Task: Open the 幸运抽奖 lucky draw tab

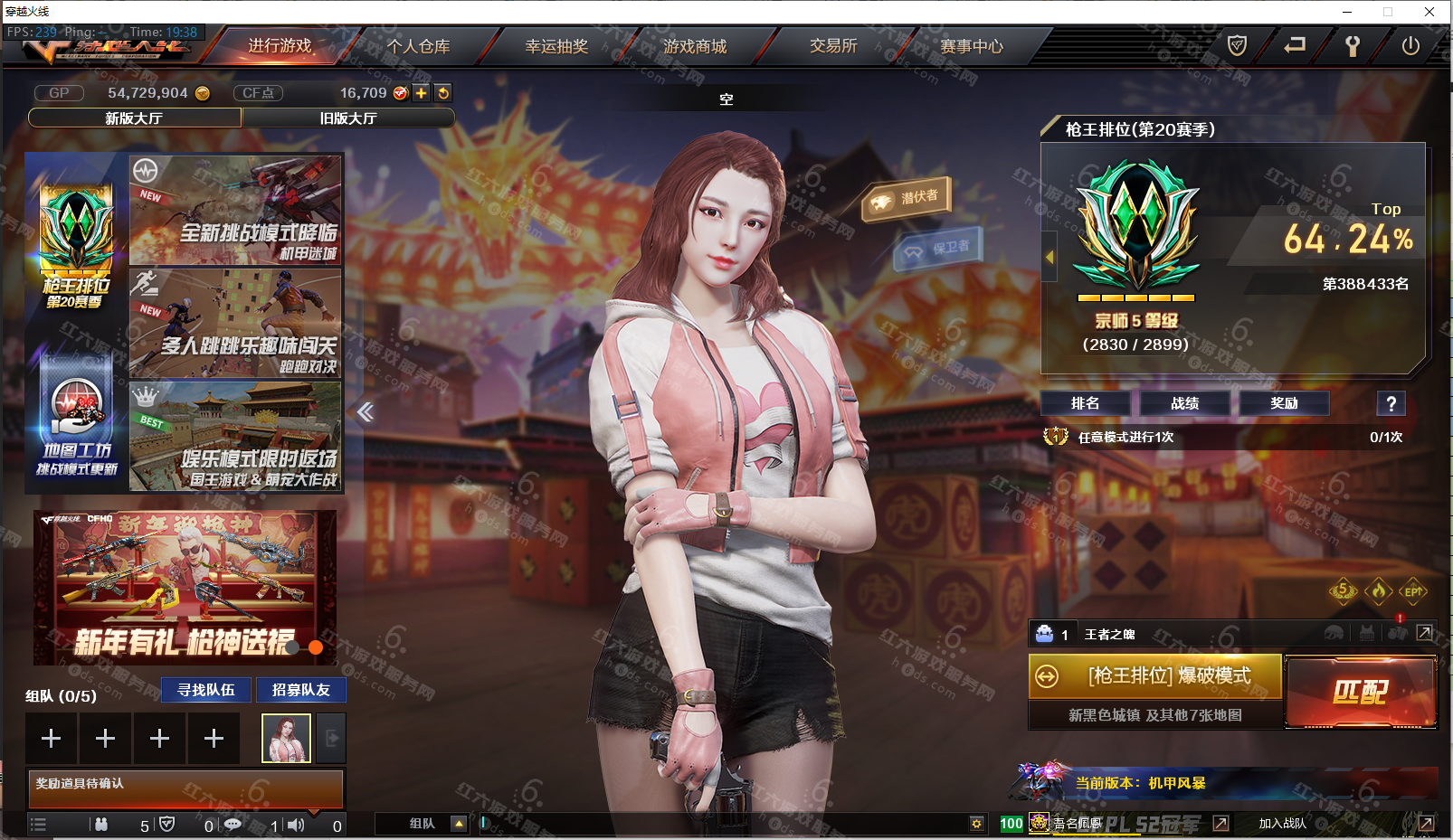Action: click(x=556, y=46)
